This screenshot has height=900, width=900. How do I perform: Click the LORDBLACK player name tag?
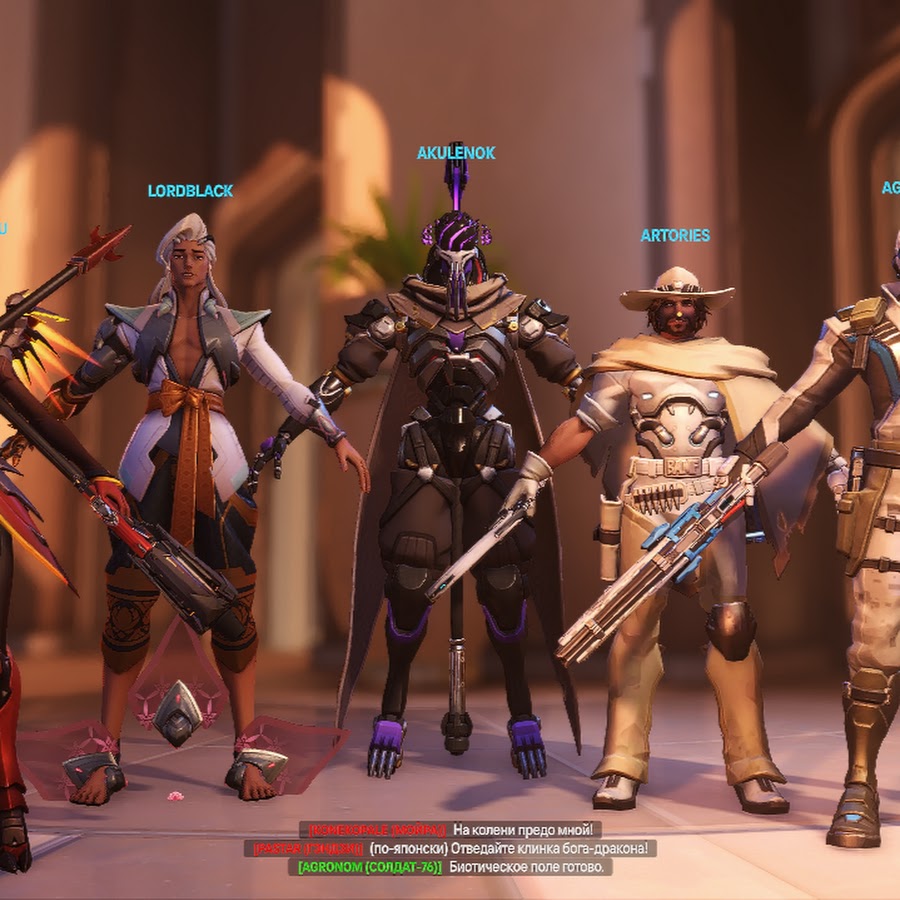(x=190, y=191)
